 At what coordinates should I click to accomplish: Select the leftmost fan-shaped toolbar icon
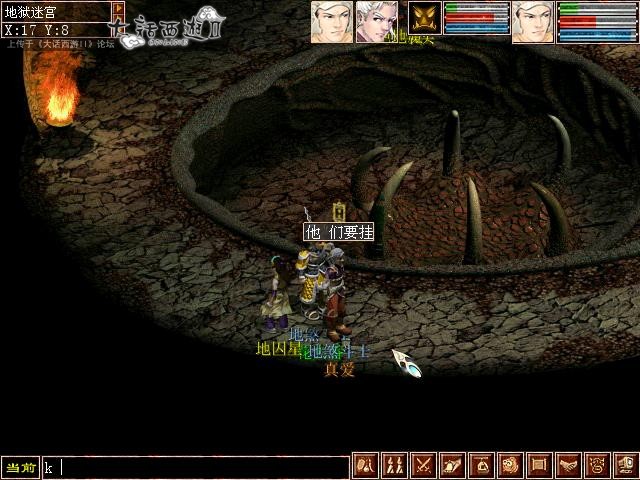pos(365,466)
